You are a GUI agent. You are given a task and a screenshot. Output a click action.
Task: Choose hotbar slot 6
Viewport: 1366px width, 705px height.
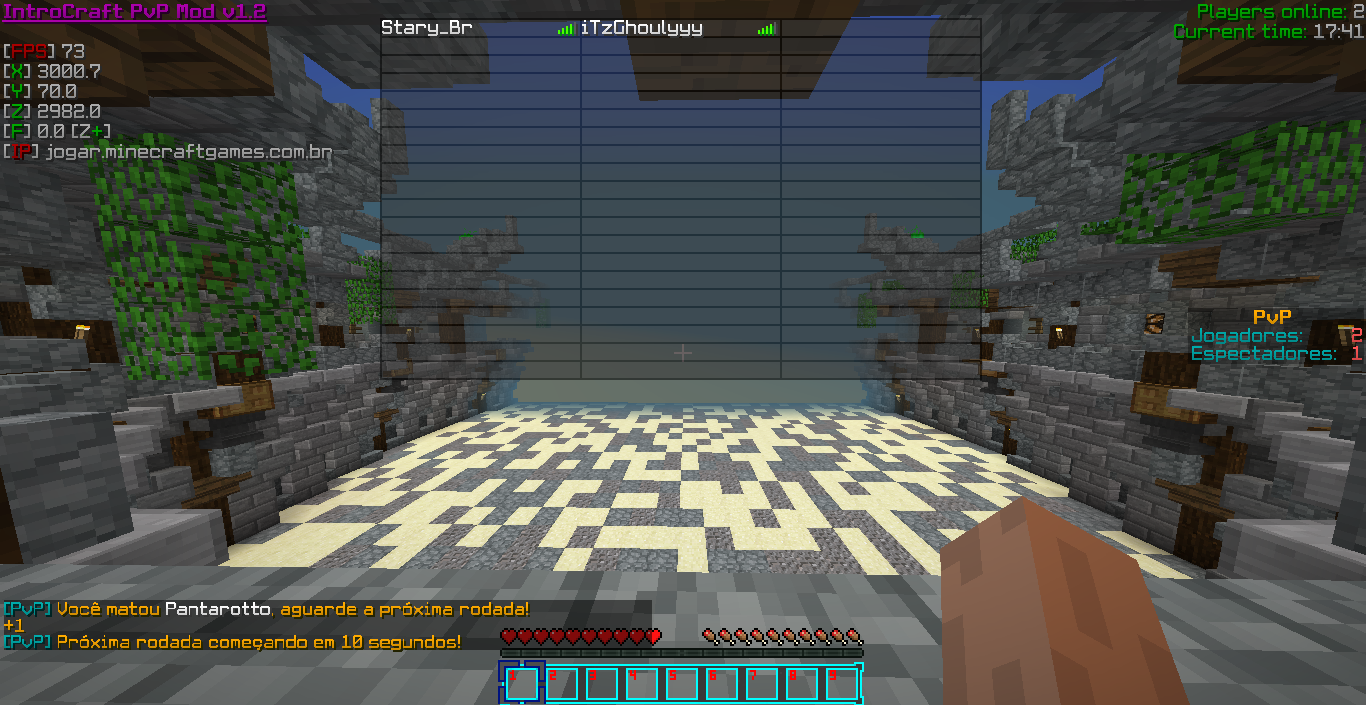[x=721, y=684]
